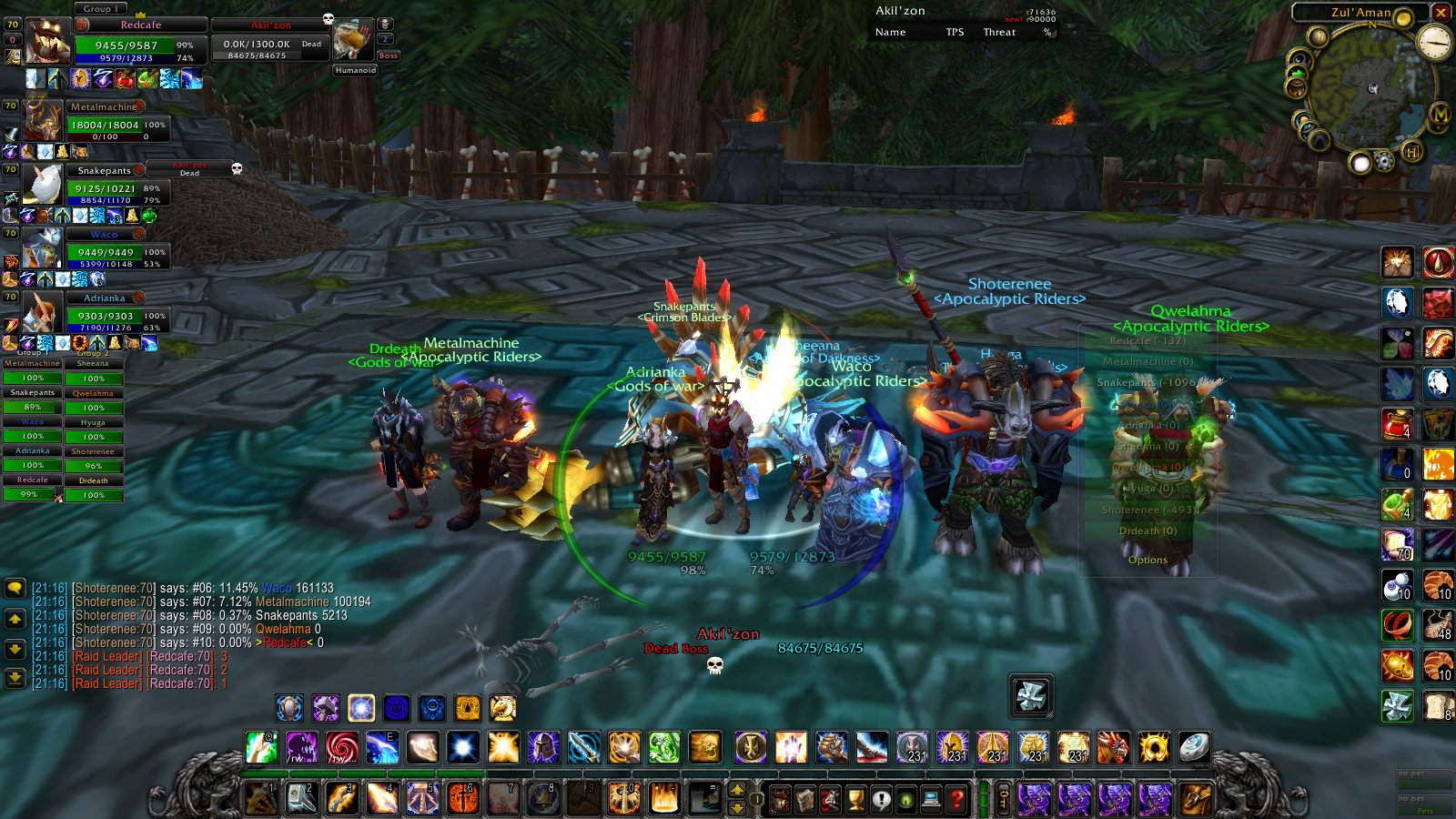Activate the glowing sun aura button
Image resolution: width=1456 pixels, height=819 pixels.
(361, 707)
